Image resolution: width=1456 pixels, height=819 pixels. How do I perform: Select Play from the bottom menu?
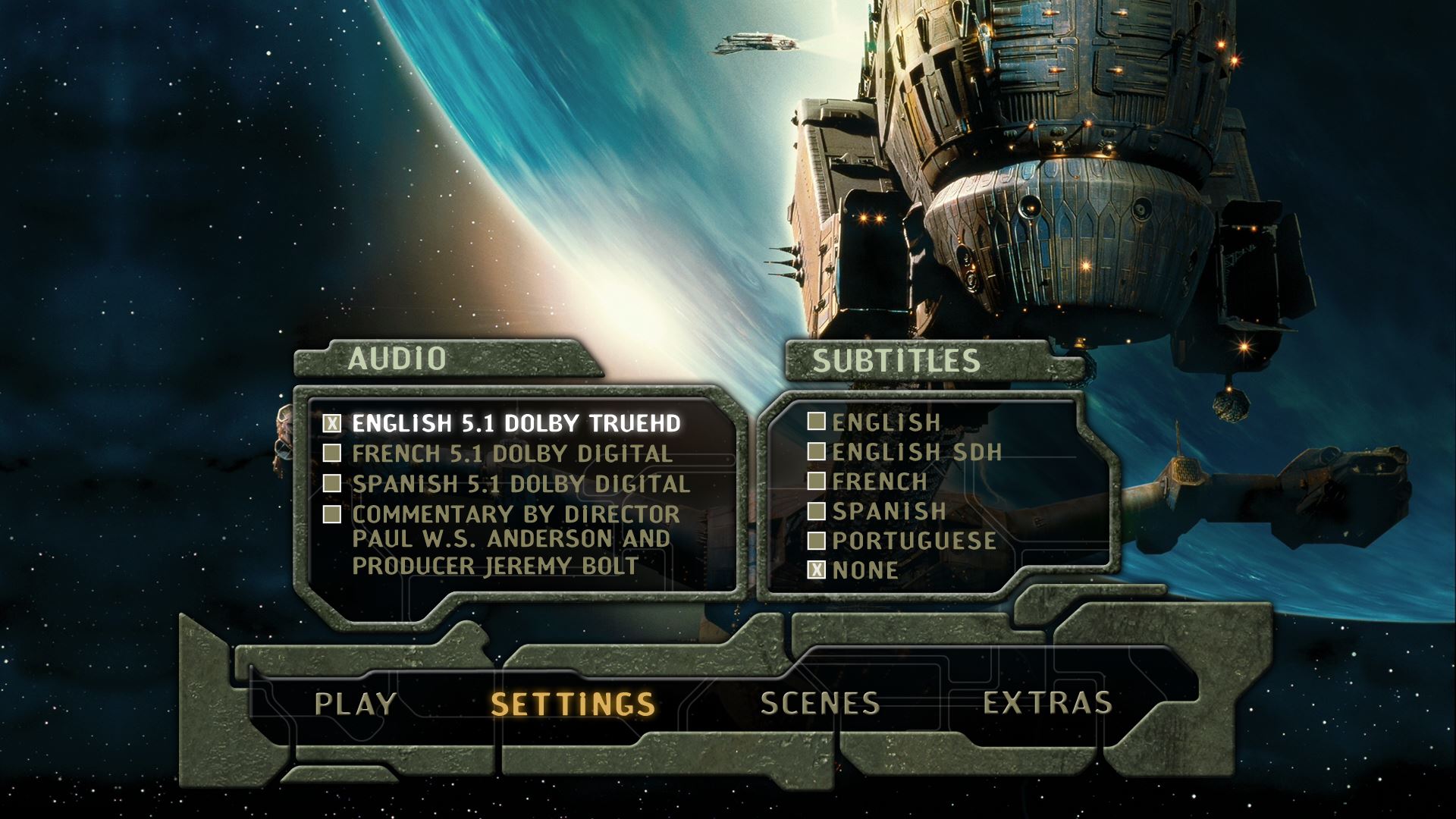pyautogui.click(x=355, y=704)
